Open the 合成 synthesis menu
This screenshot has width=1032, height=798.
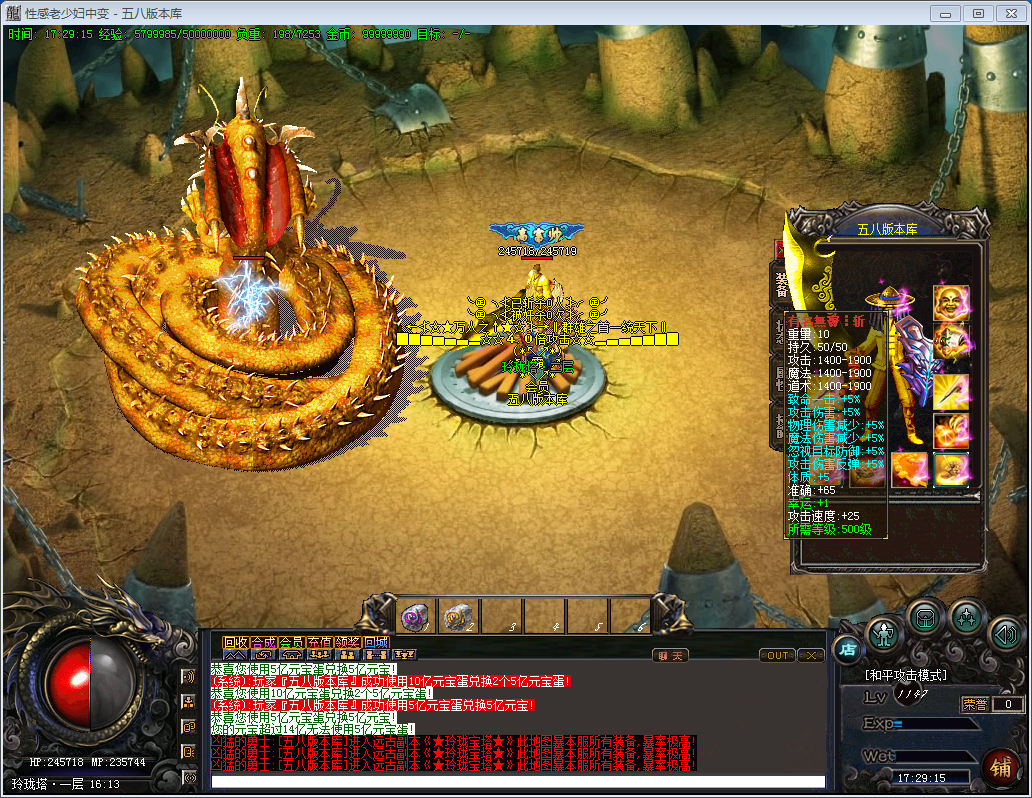click(263, 642)
